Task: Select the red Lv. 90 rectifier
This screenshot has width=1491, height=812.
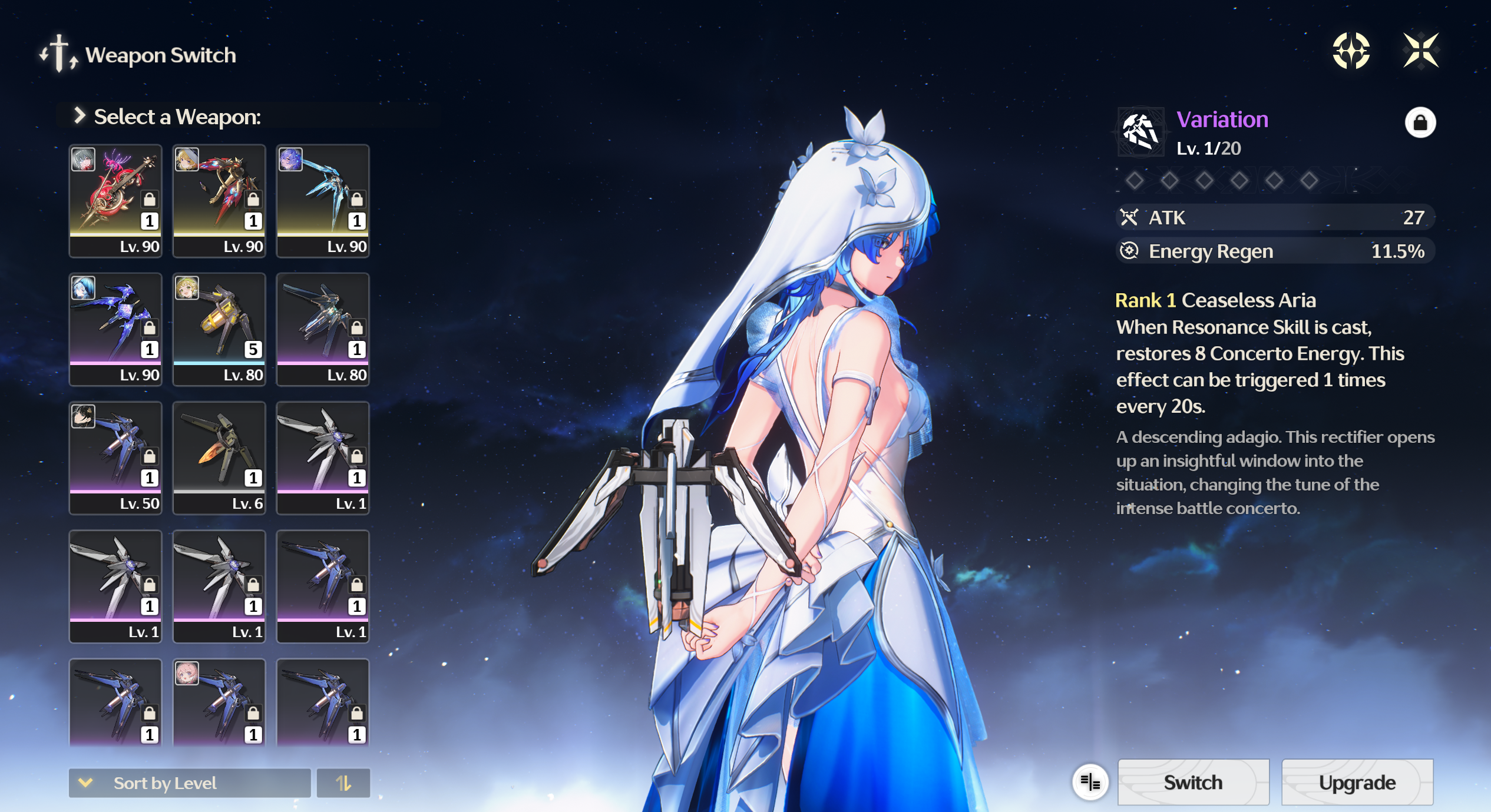Action: tap(115, 200)
